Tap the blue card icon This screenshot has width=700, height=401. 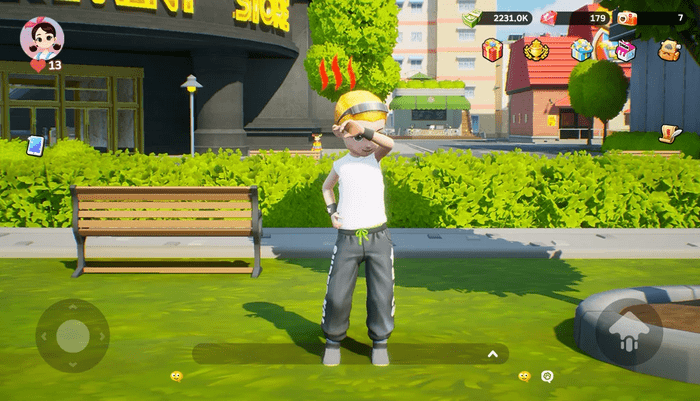tap(35, 146)
